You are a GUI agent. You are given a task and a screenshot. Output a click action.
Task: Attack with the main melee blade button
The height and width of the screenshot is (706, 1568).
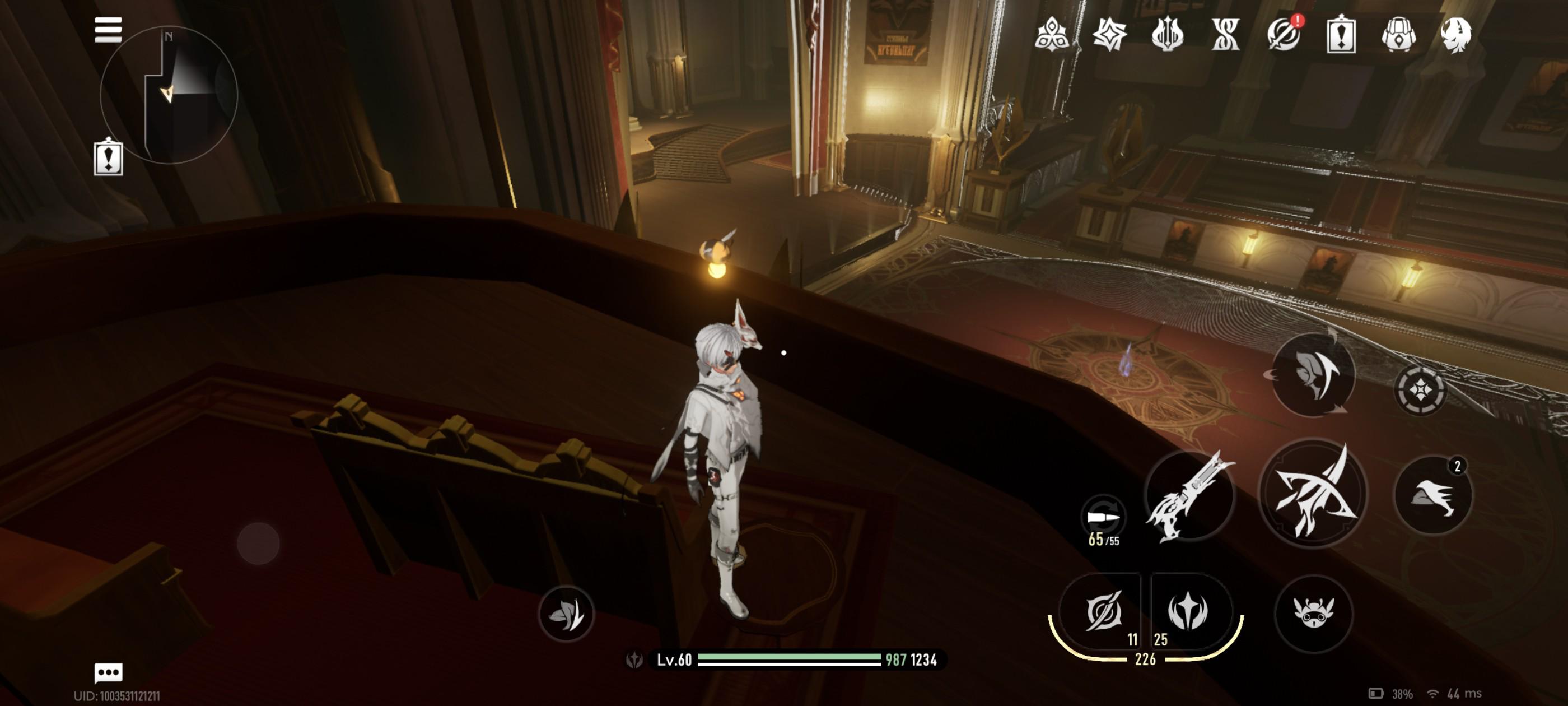(1312, 494)
